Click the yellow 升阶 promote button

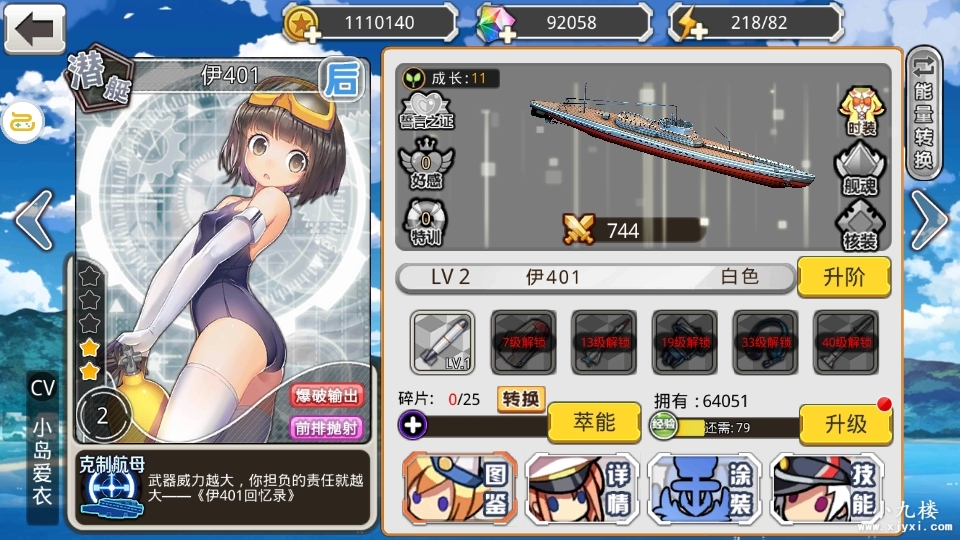click(843, 277)
